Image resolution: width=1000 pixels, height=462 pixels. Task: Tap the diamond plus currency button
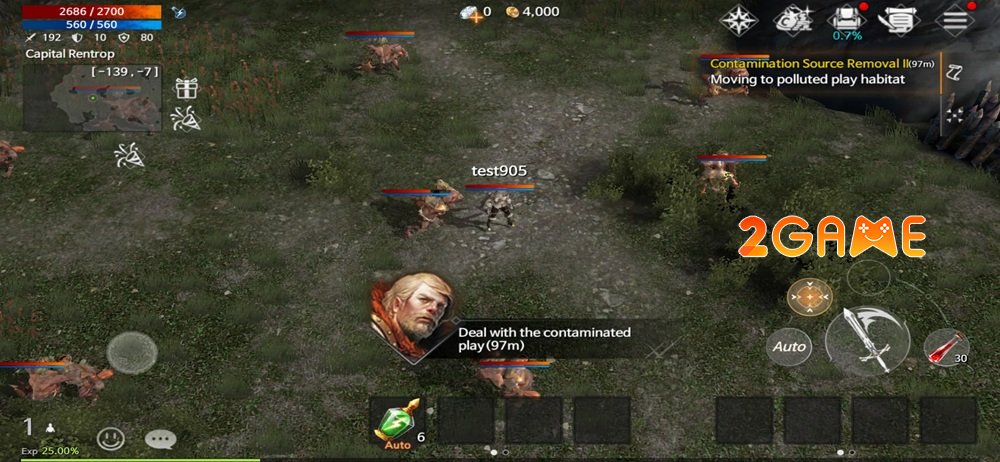pos(469,12)
